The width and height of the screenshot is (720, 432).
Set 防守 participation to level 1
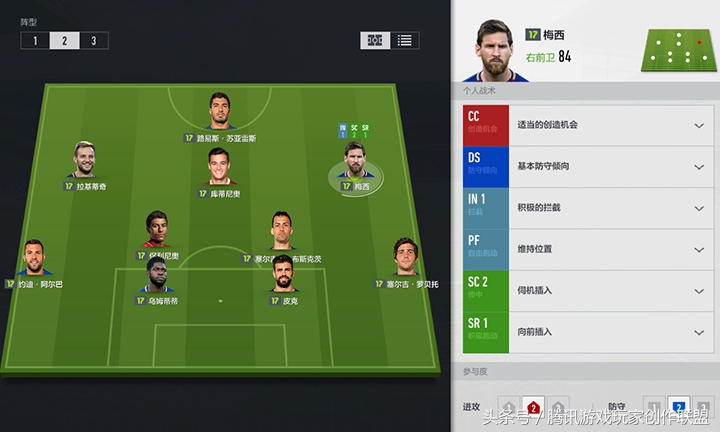click(x=653, y=407)
